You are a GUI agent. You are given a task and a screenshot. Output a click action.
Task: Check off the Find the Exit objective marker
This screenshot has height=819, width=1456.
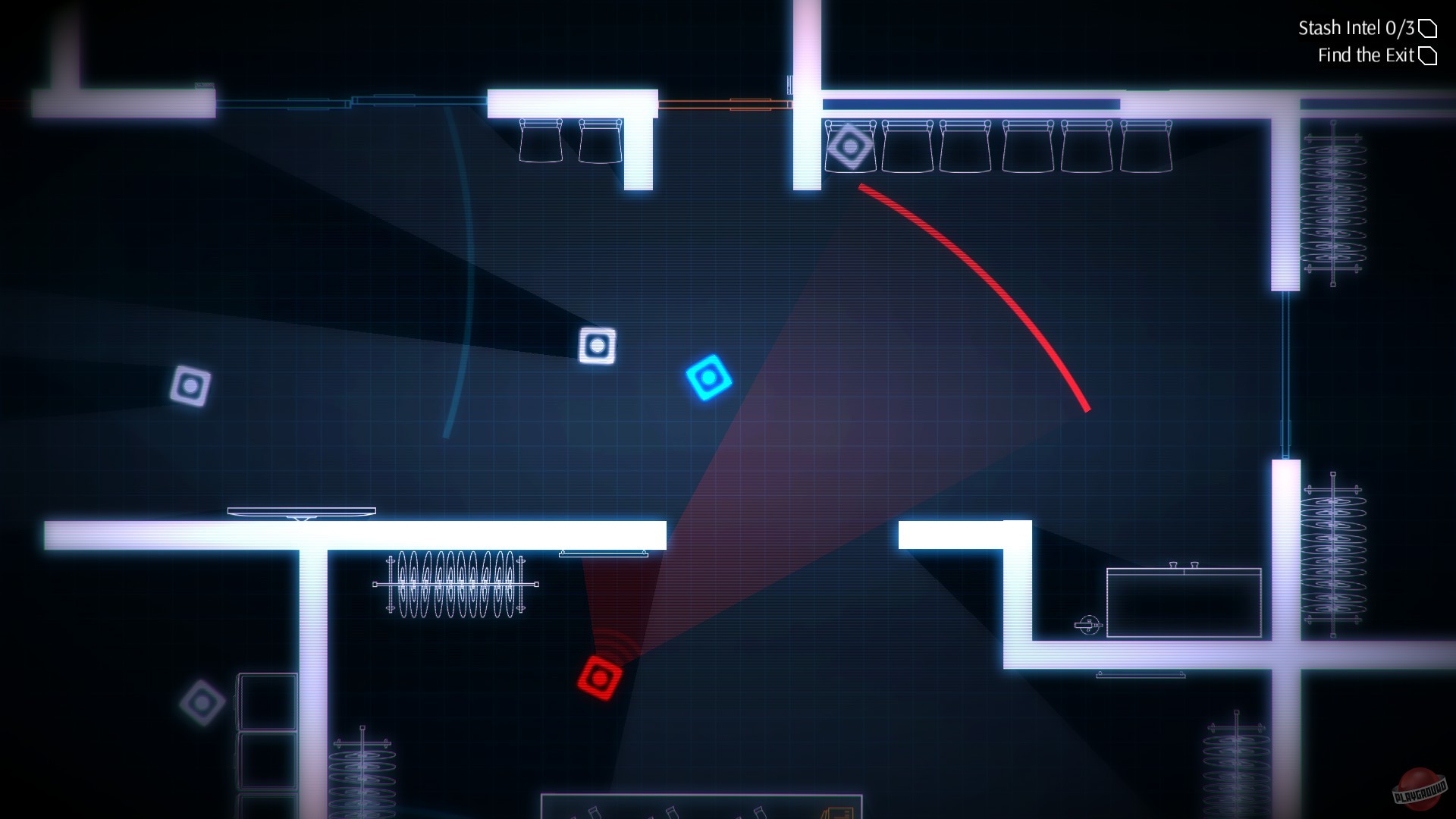(x=1429, y=55)
